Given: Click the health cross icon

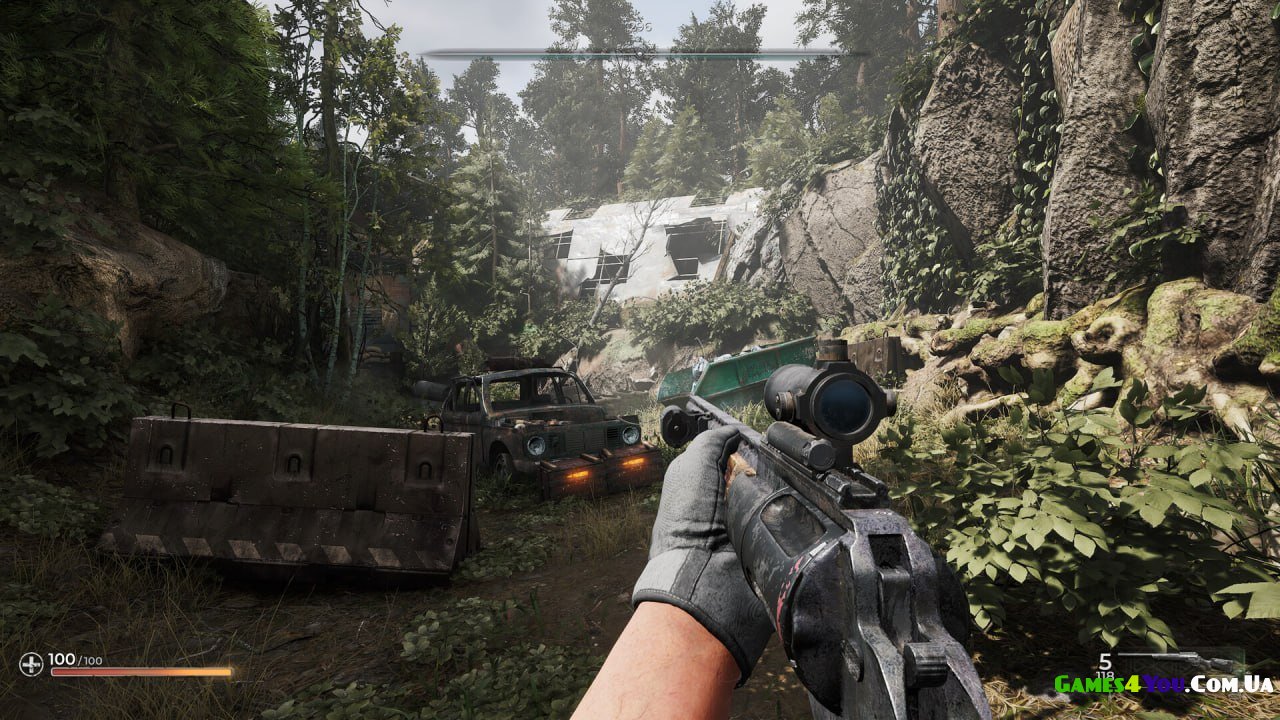Looking at the screenshot, I should tap(31, 664).
